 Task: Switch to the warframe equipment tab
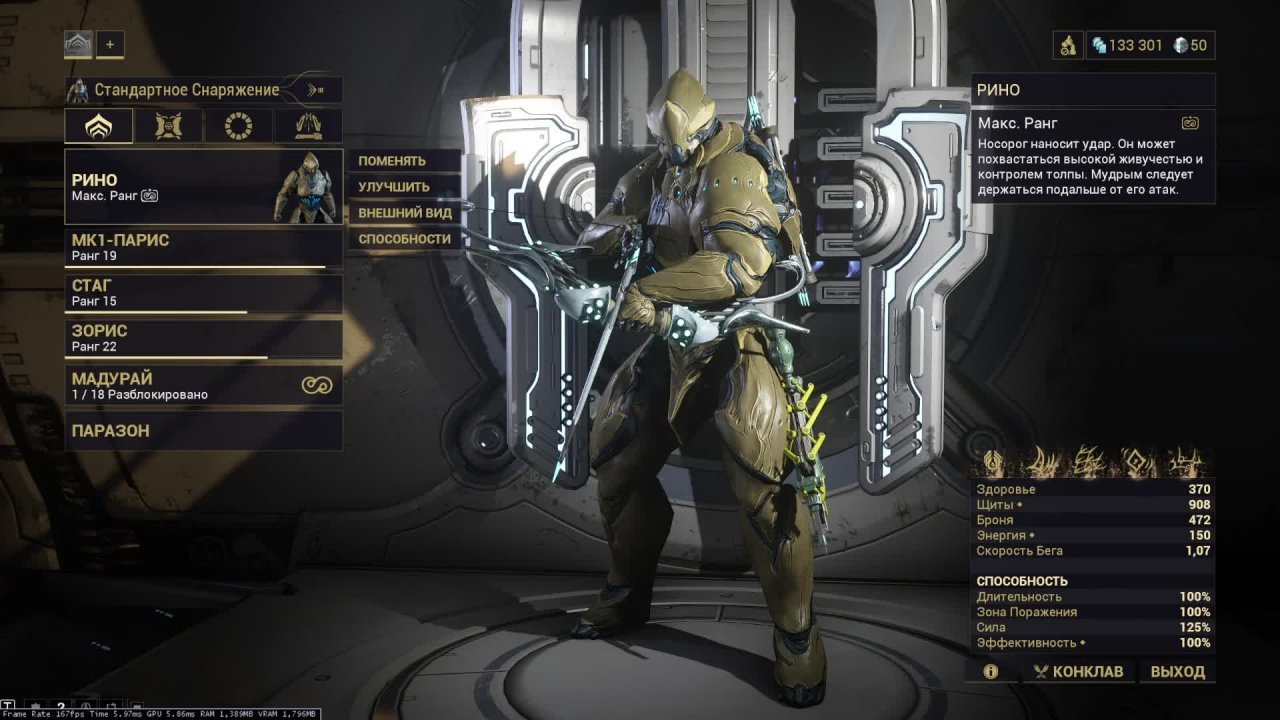pos(99,126)
